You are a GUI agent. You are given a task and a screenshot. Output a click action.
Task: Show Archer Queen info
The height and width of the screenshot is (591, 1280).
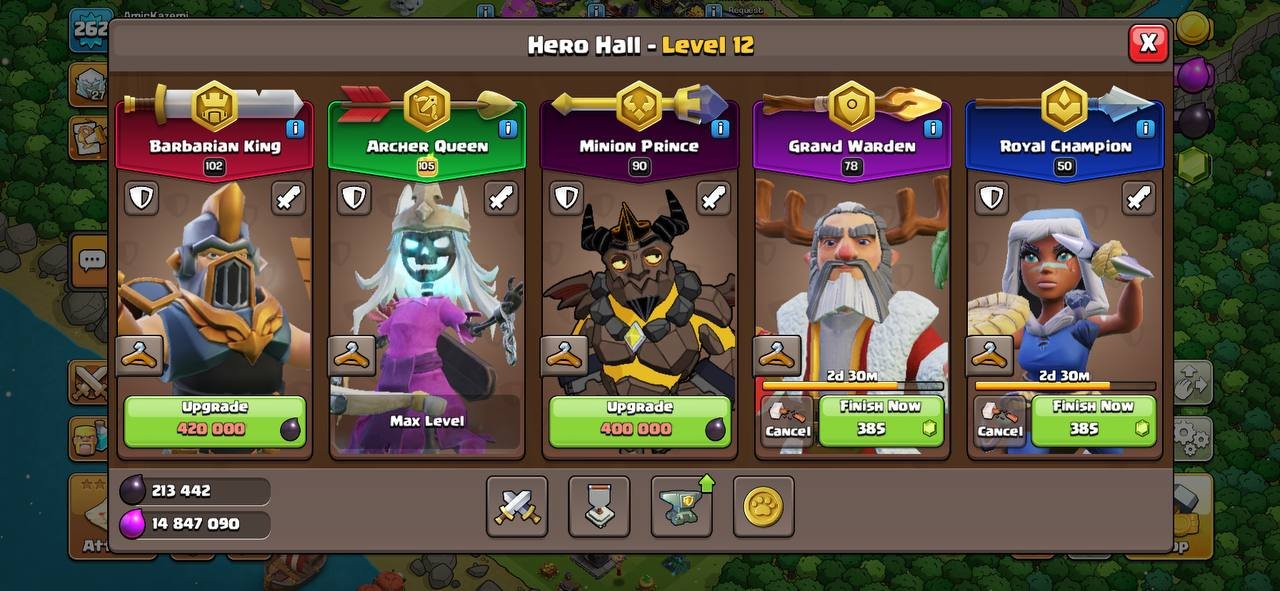click(507, 128)
